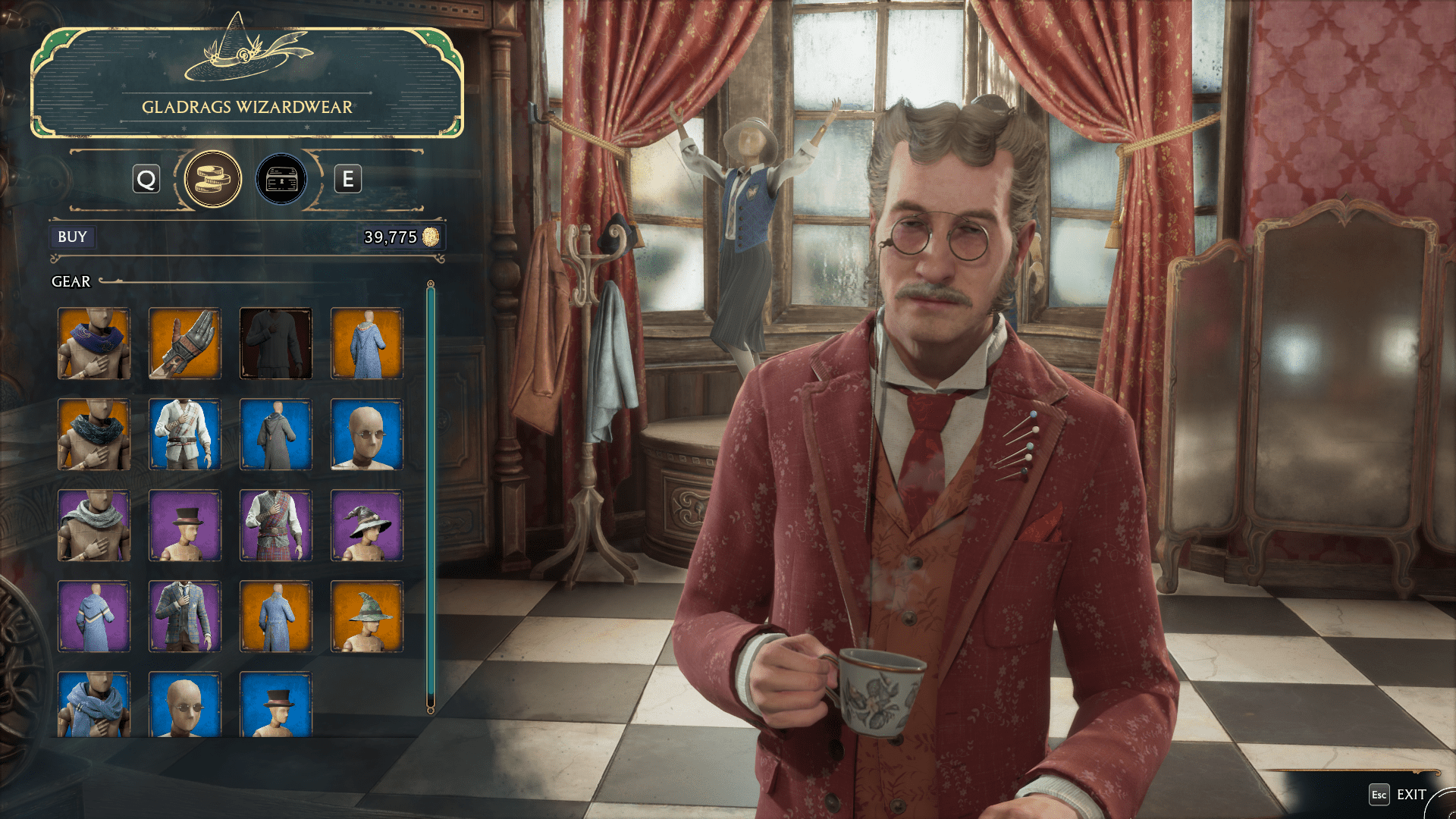This screenshot has width=1456, height=819.
Task: Select the gray-green scarf on purple background
Action: [93, 526]
